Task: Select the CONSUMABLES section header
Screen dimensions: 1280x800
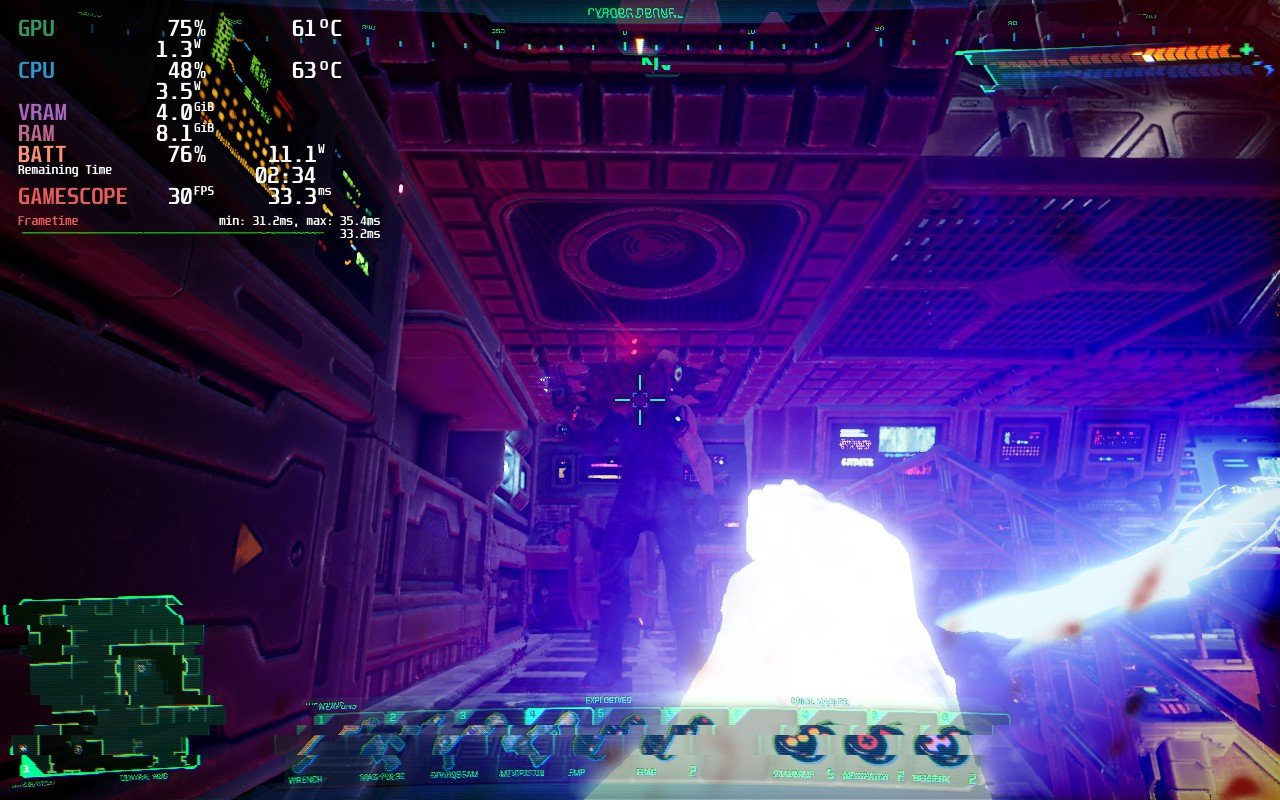Action: [821, 700]
